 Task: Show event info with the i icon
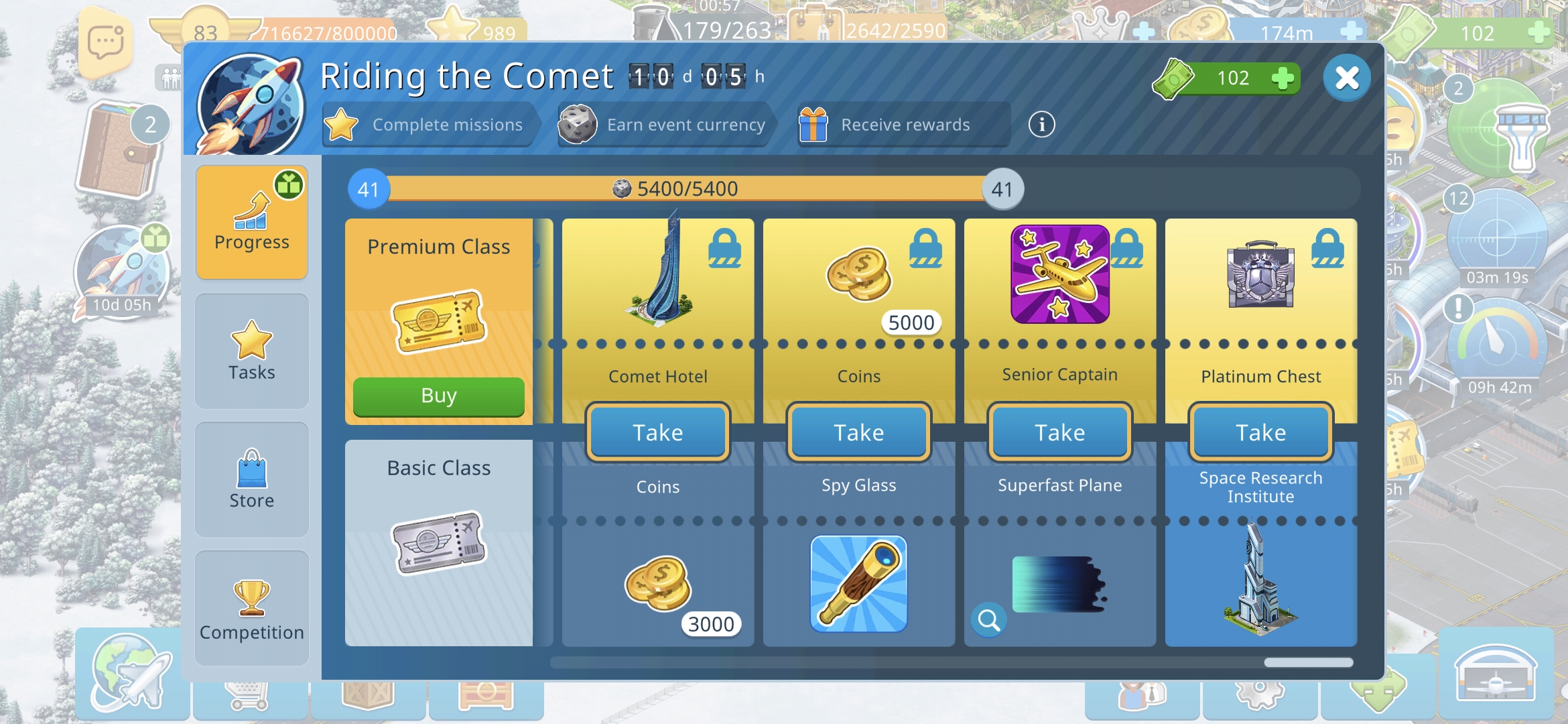pos(1041,125)
